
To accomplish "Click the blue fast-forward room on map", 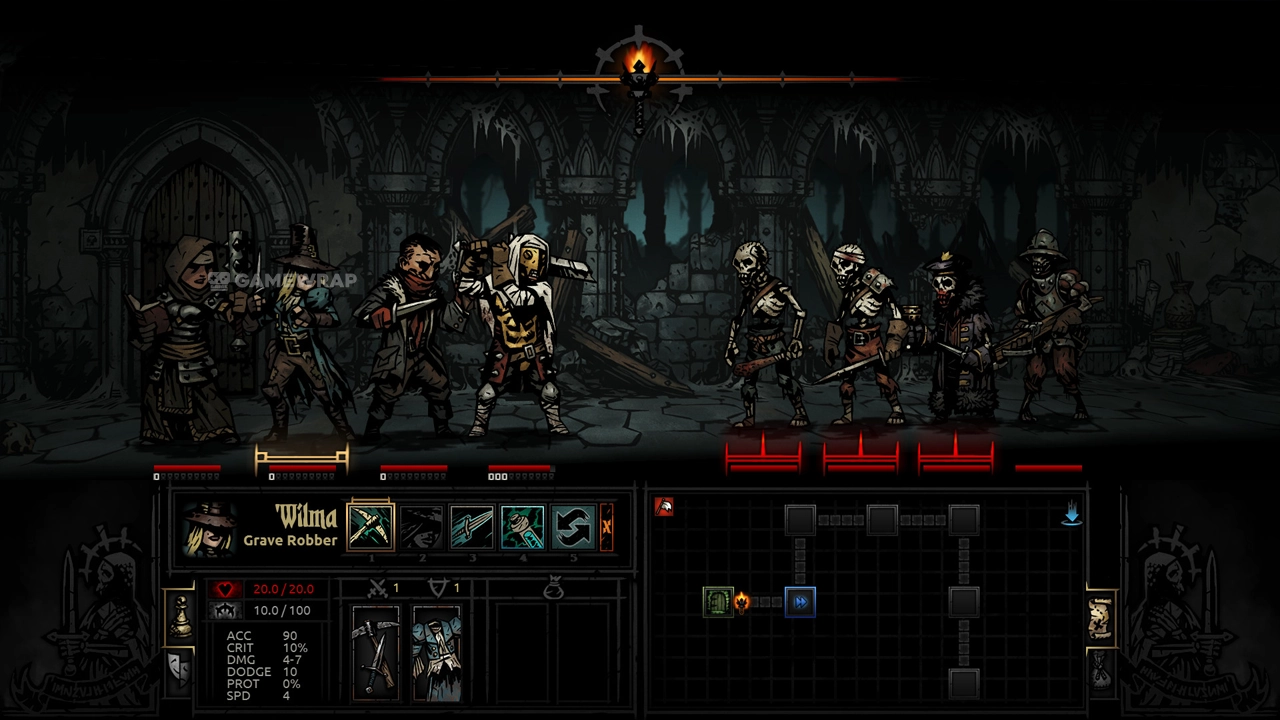I will [x=800, y=601].
